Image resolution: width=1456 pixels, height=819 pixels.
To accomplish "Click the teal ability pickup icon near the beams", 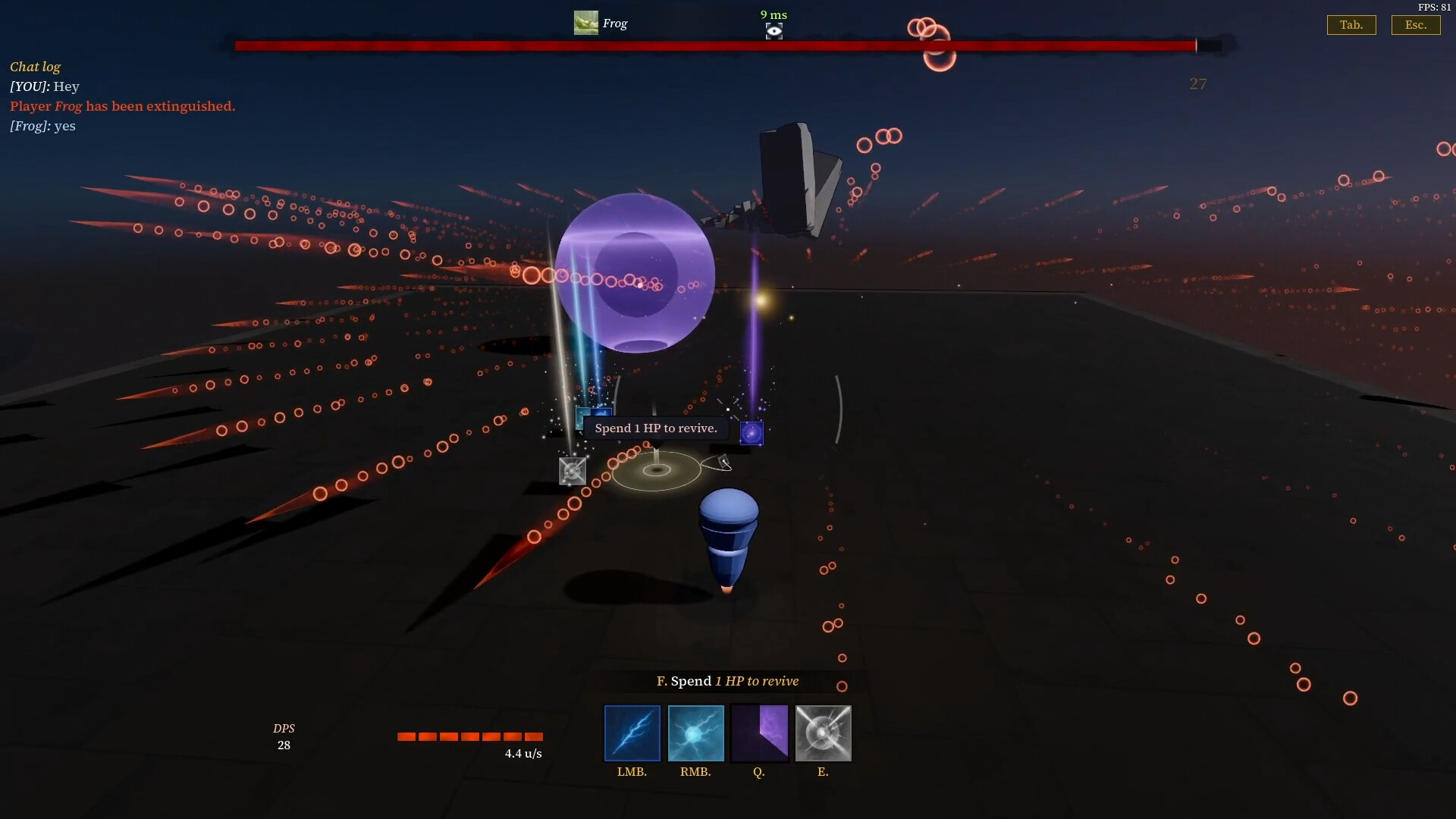I will pos(579,419).
